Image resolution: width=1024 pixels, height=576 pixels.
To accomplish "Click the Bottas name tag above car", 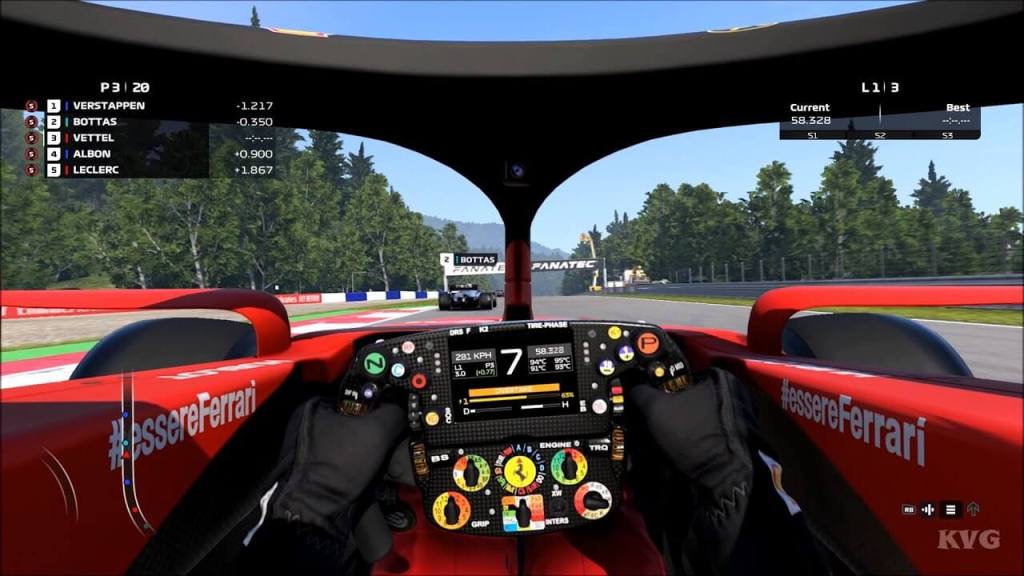I will tap(469, 259).
